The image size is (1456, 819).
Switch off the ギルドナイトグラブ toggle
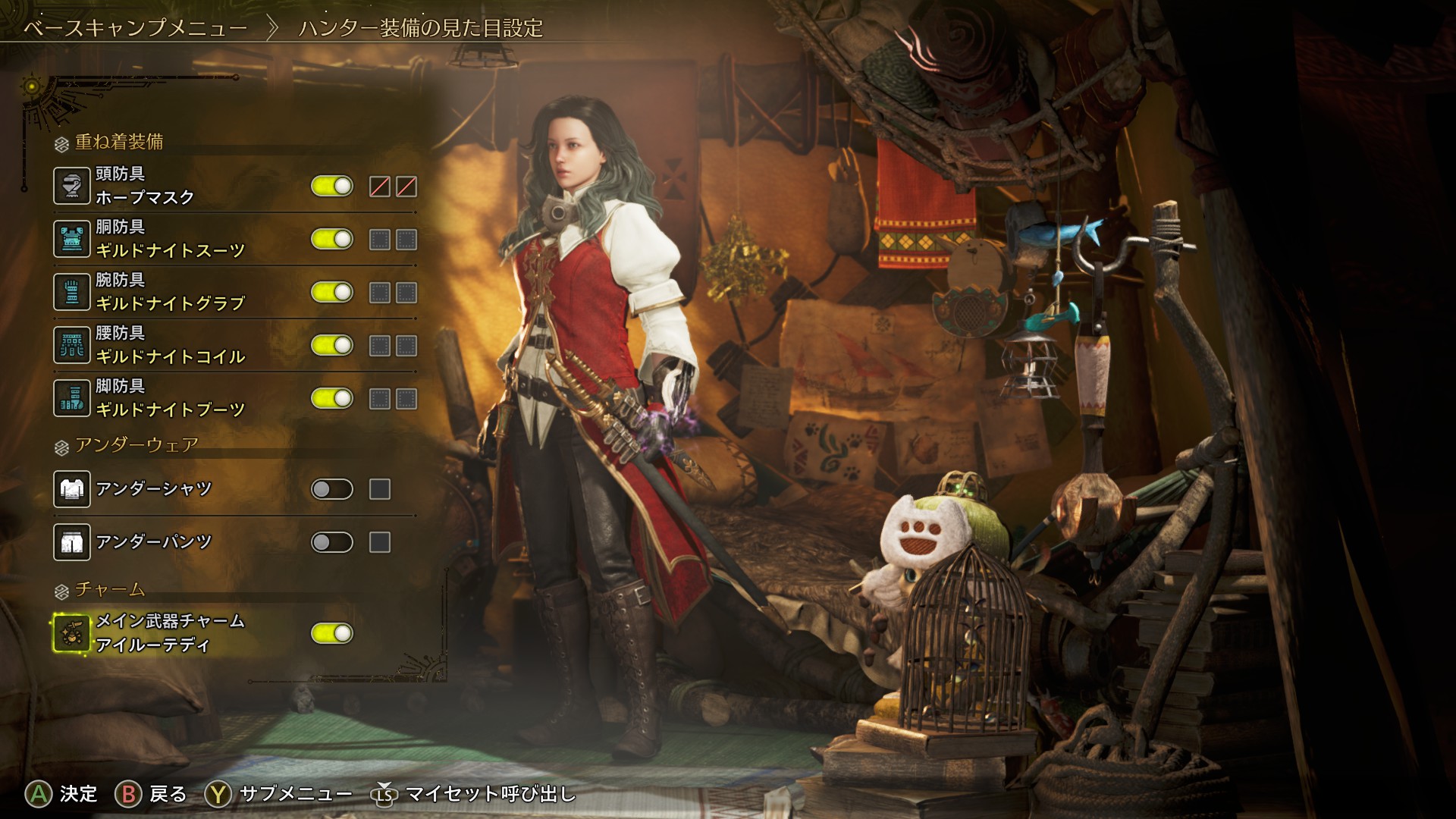tap(332, 292)
